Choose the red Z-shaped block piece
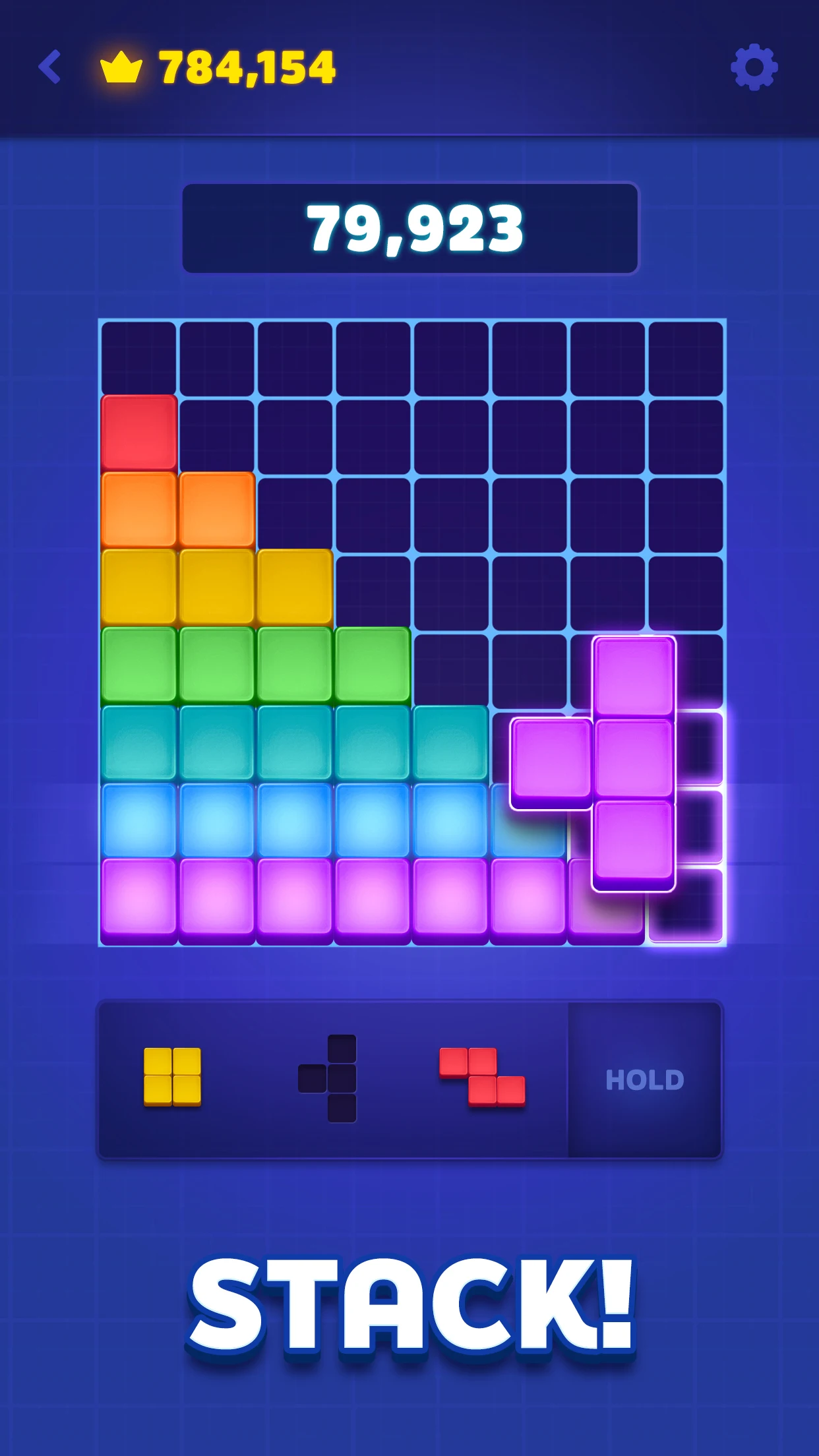This screenshot has height=1456, width=819. 483,1076
